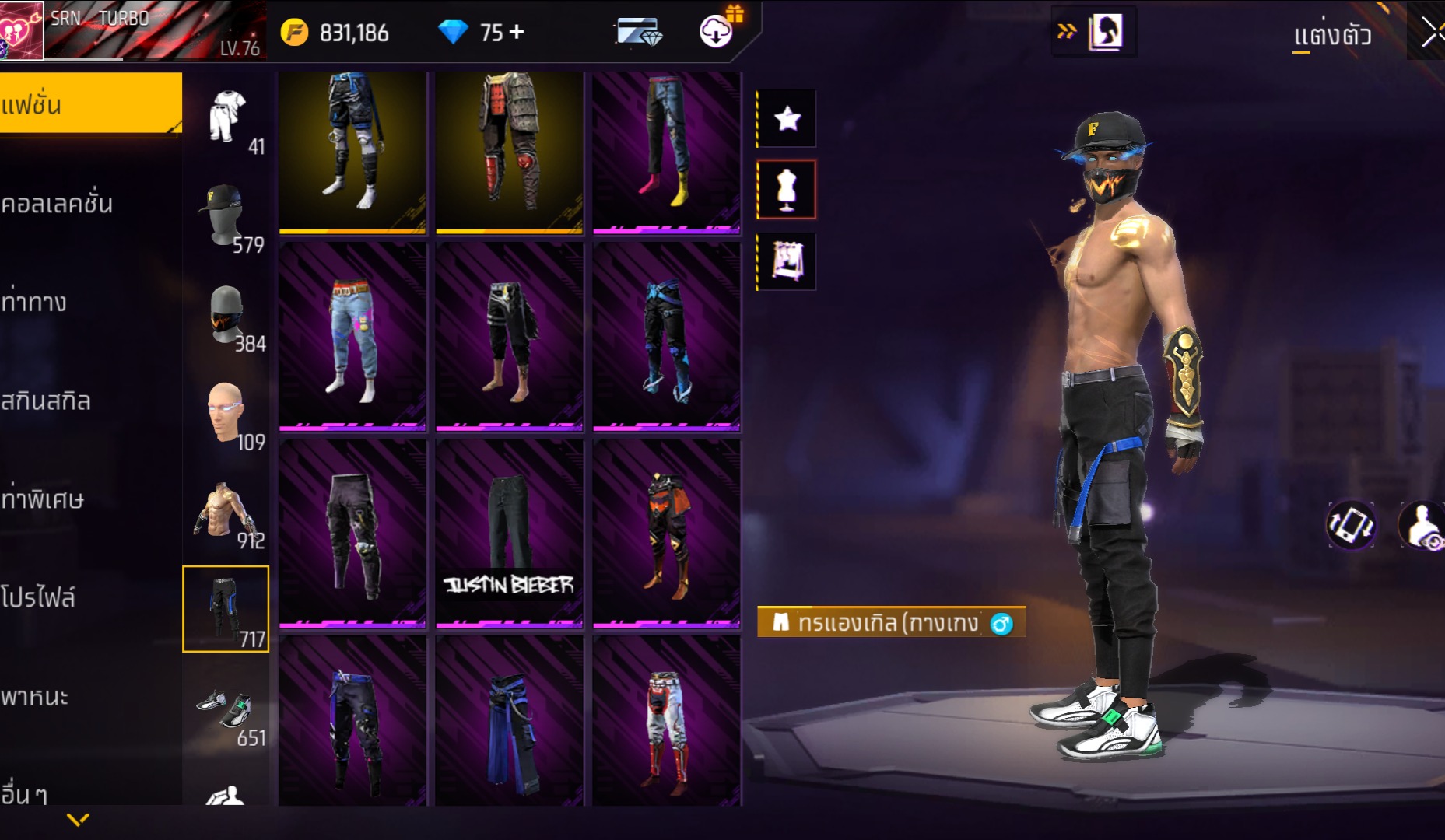The width and height of the screenshot is (1445, 840).
Task: Choose the samurai armor pants
Action: (x=509, y=152)
